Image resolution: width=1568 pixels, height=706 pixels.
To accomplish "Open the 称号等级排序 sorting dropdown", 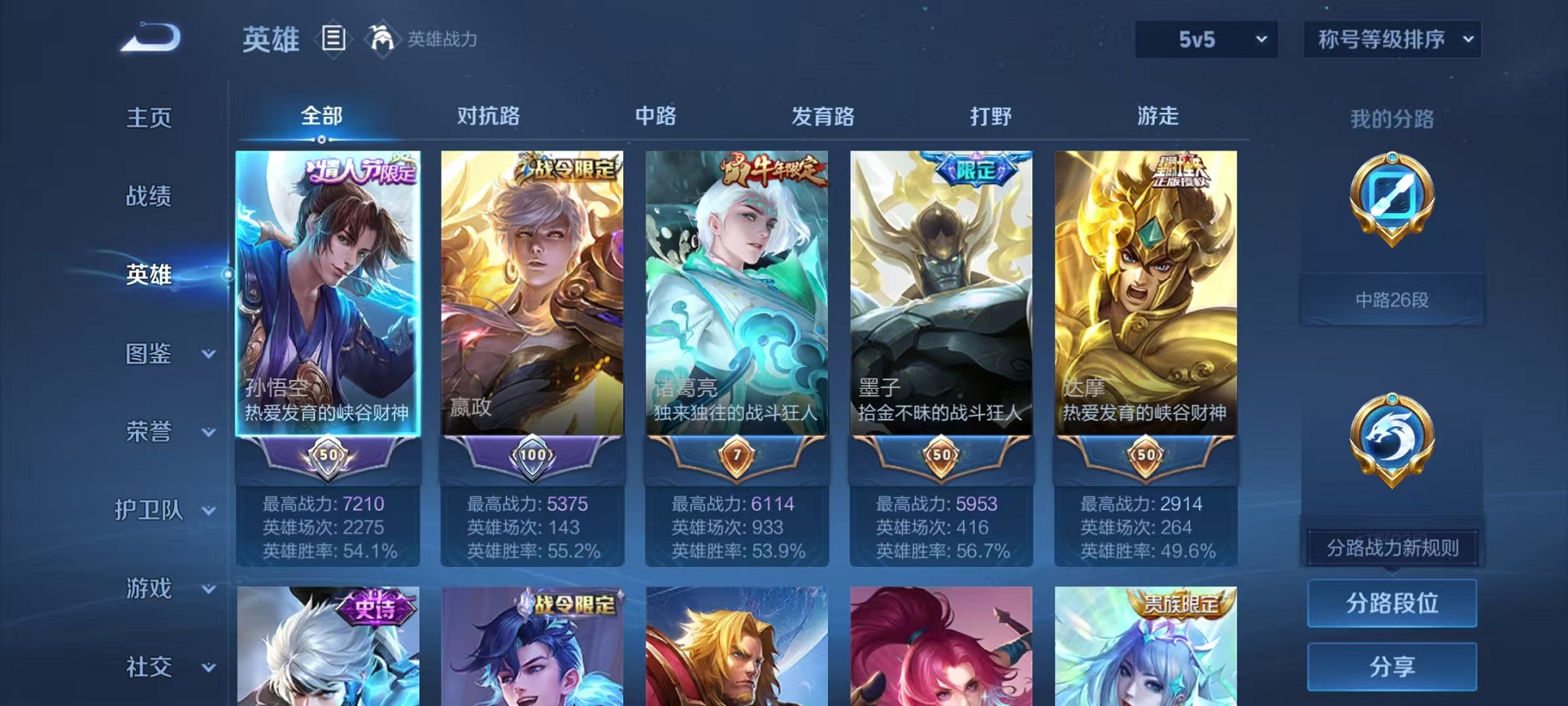I will pyautogui.click(x=1393, y=38).
